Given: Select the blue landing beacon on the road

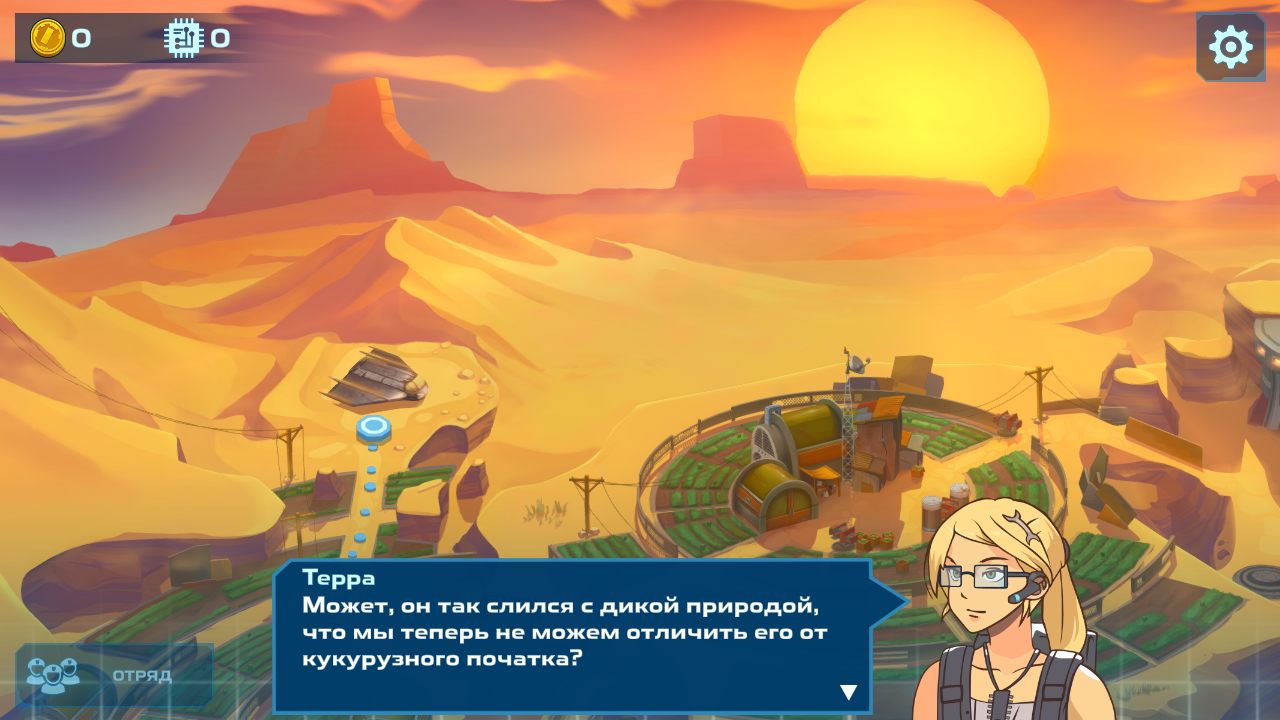Looking at the screenshot, I should [x=372, y=428].
